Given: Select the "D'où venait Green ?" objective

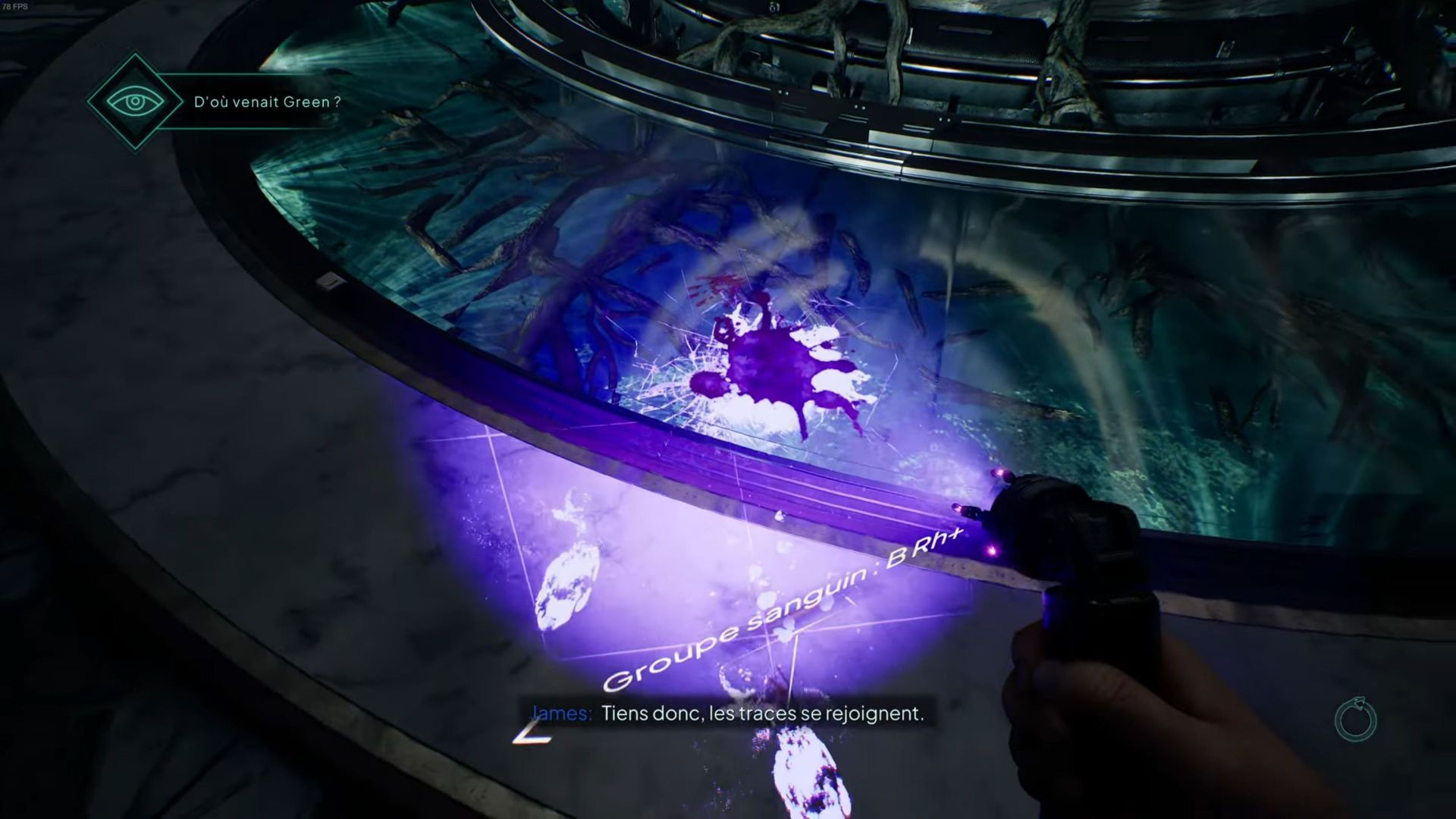Looking at the screenshot, I should pyautogui.click(x=267, y=102).
